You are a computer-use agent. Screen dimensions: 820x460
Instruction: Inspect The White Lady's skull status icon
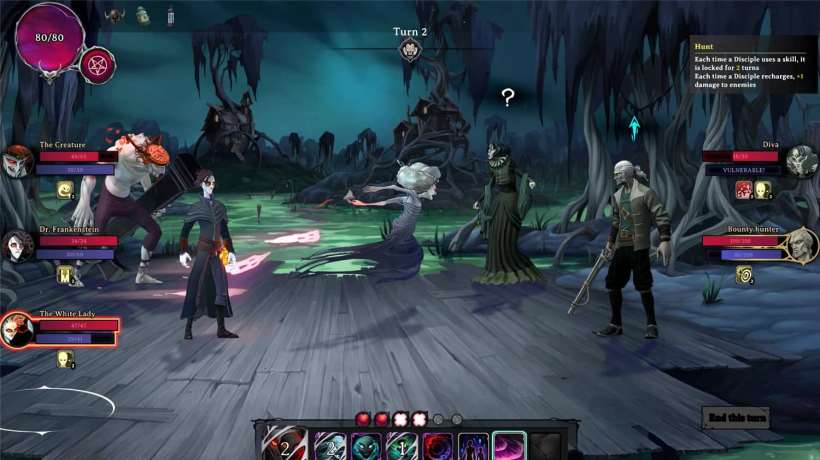click(x=65, y=358)
